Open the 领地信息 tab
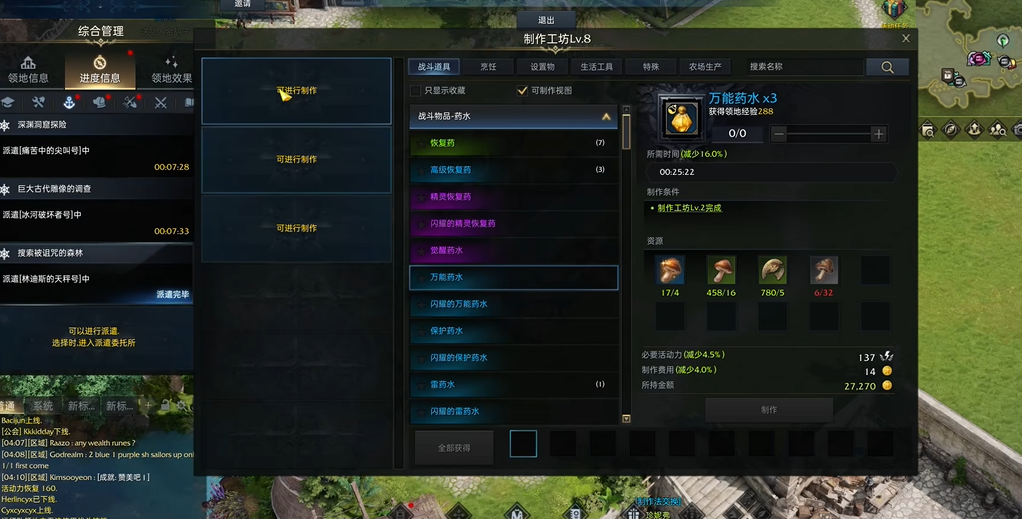1022x519 pixels. point(28,70)
